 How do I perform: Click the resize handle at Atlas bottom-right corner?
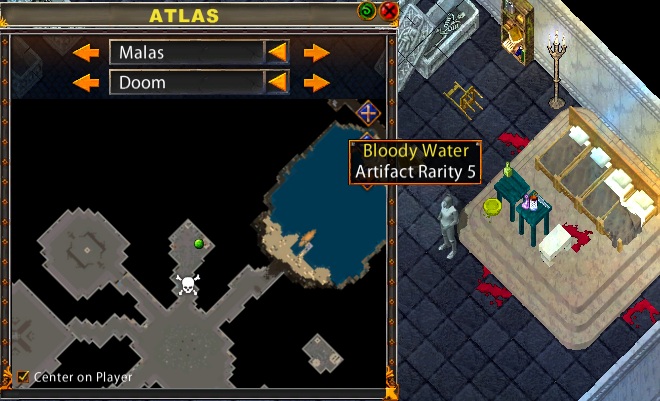pos(392,393)
